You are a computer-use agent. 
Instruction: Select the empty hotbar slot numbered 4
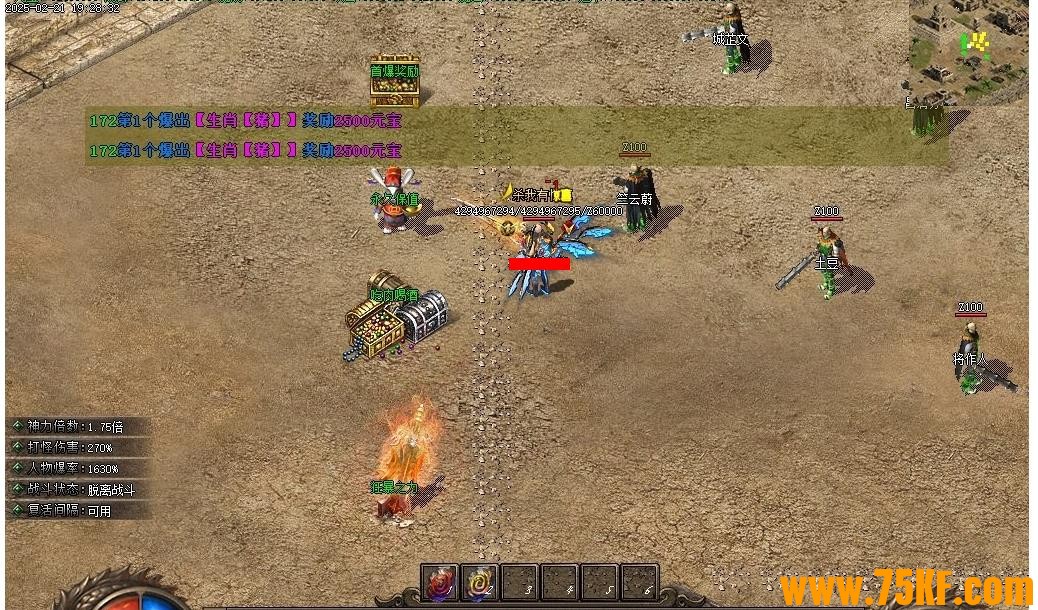(559, 581)
